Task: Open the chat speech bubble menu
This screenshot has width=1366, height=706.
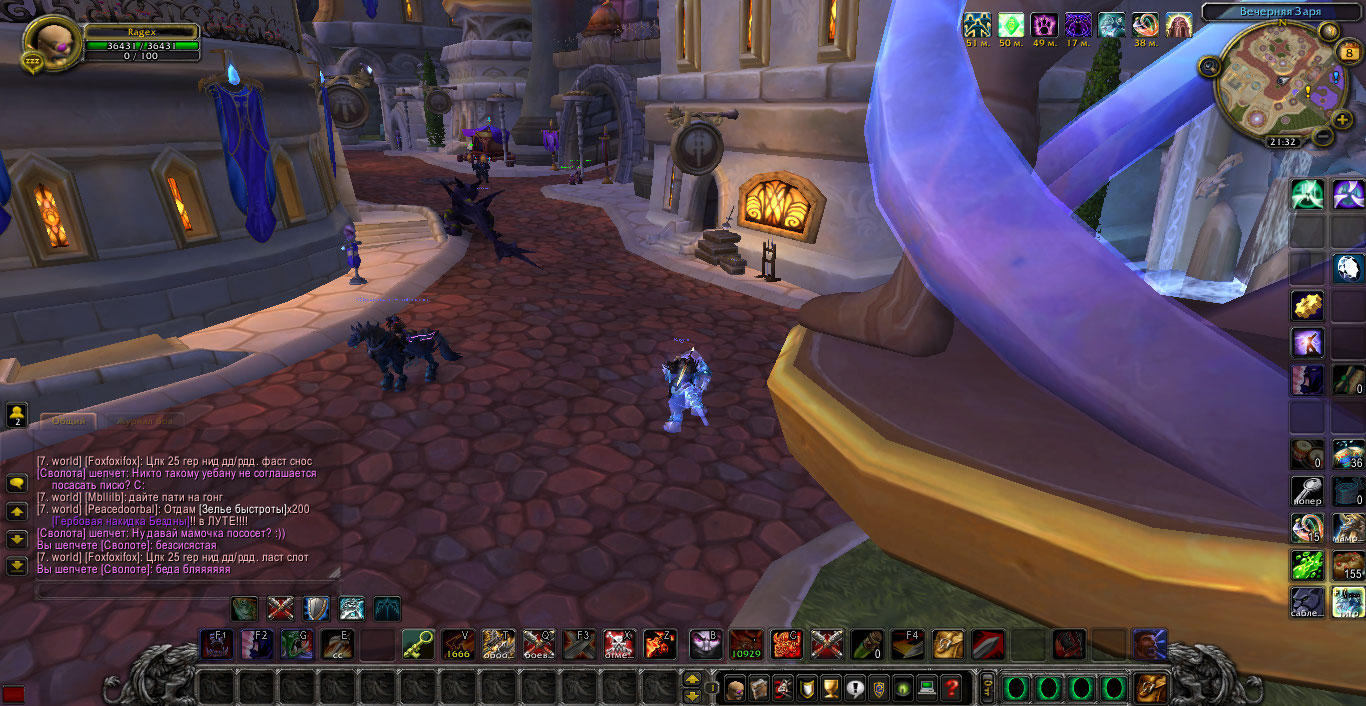Action: tap(17, 483)
